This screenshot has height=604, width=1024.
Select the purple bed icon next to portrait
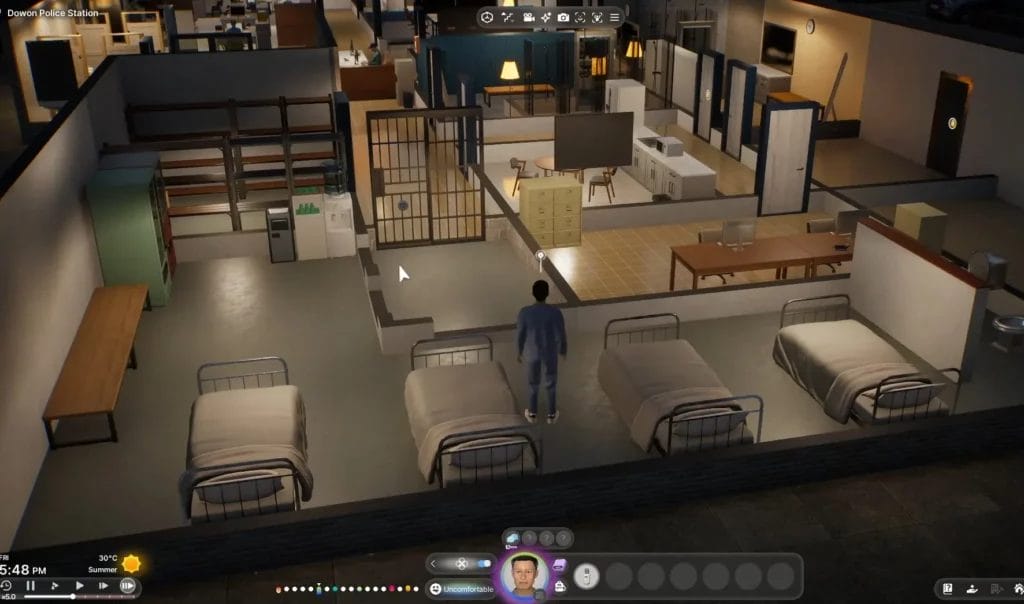(x=558, y=566)
